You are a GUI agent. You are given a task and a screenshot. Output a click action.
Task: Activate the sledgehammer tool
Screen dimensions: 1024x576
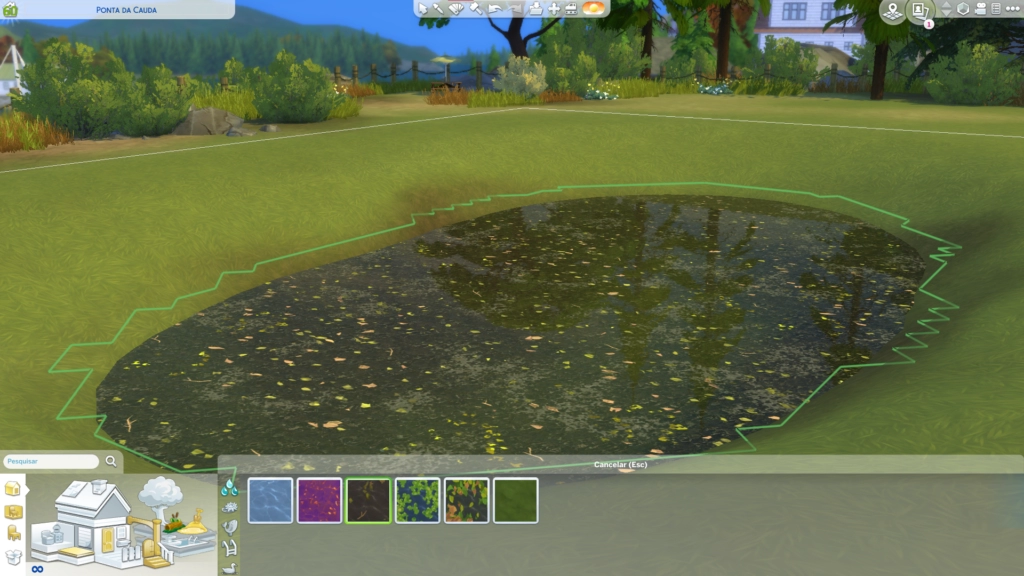477,9
